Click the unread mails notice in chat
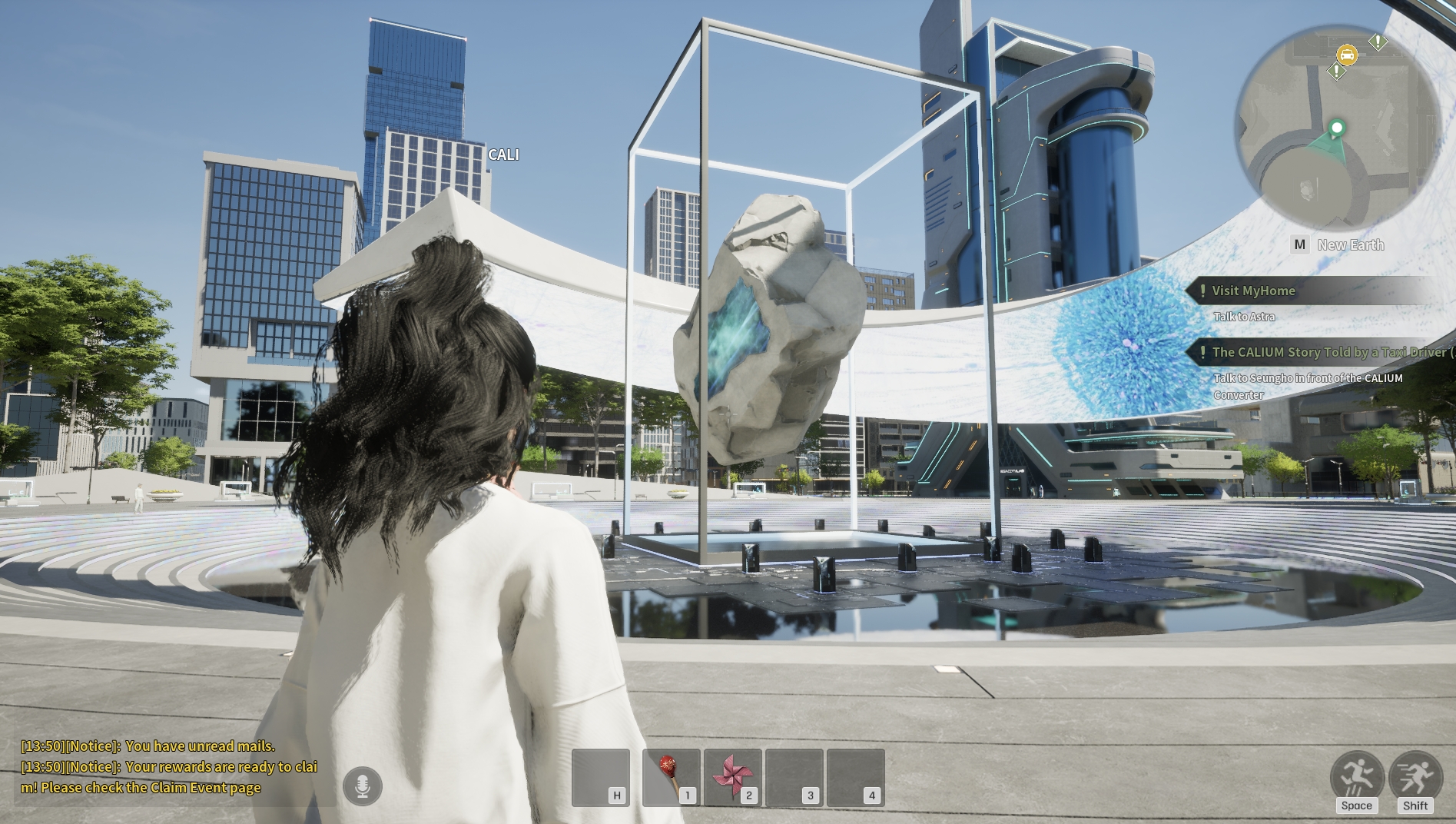Image resolution: width=1456 pixels, height=824 pixels. click(x=148, y=746)
